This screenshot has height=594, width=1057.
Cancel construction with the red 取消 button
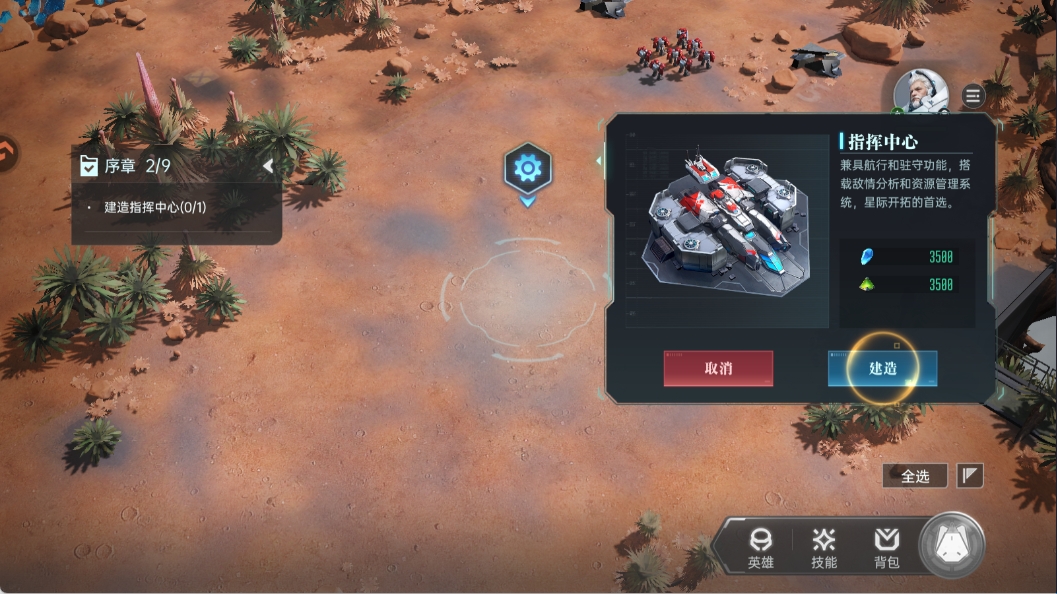[718, 368]
